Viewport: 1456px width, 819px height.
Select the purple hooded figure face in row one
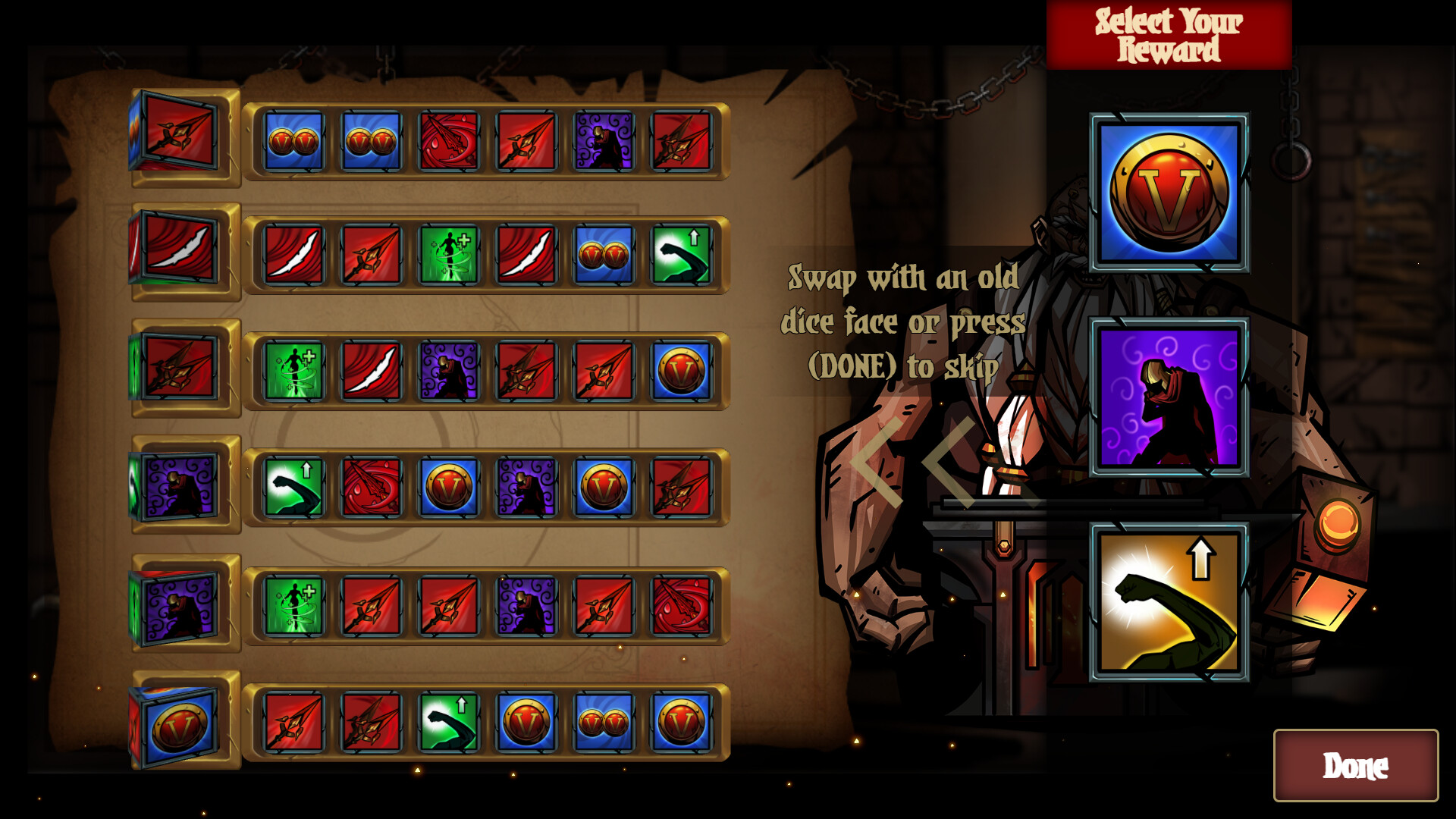tap(603, 141)
